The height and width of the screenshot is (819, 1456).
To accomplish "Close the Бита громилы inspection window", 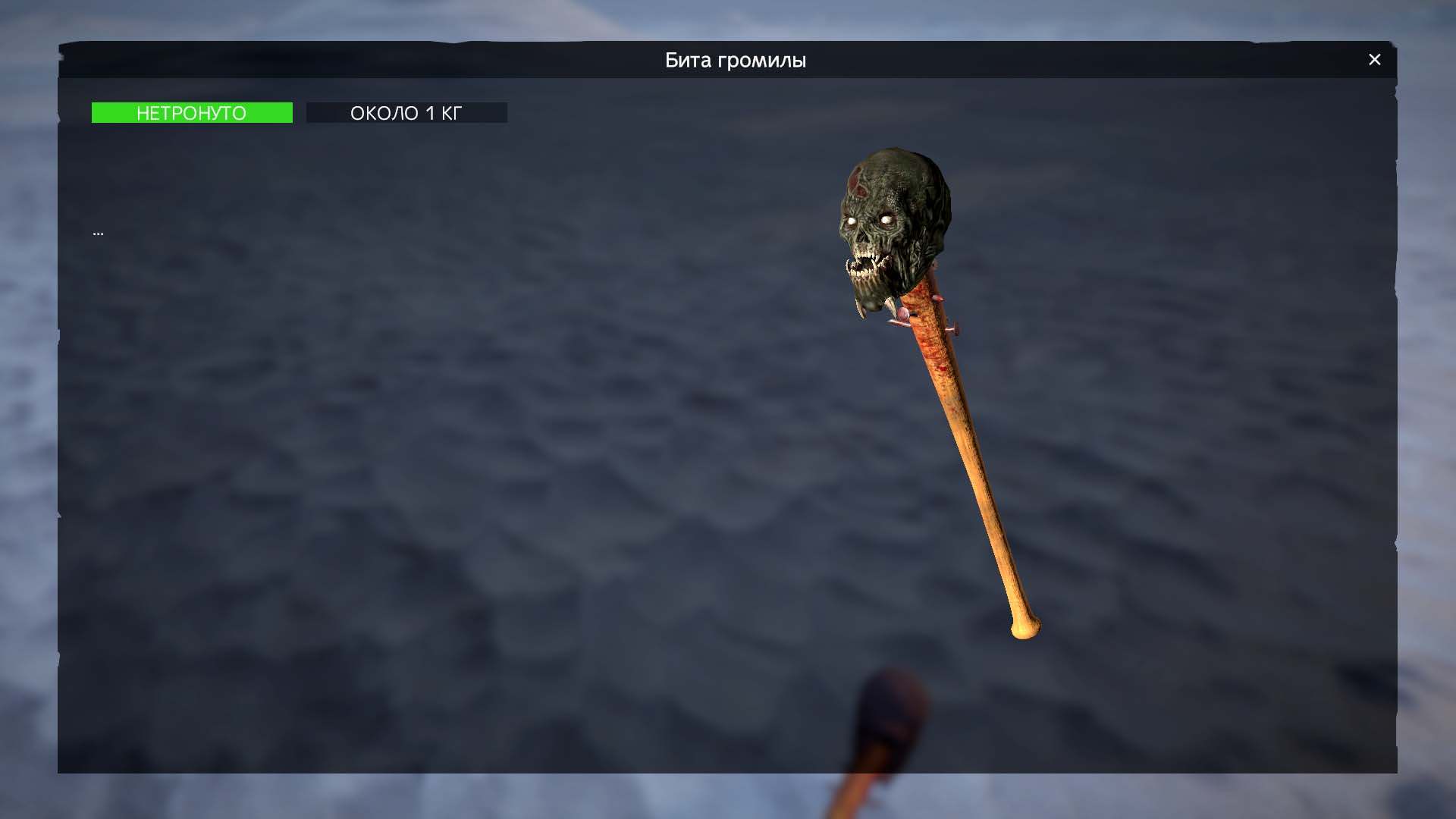I will pyautogui.click(x=1374, y=60).
